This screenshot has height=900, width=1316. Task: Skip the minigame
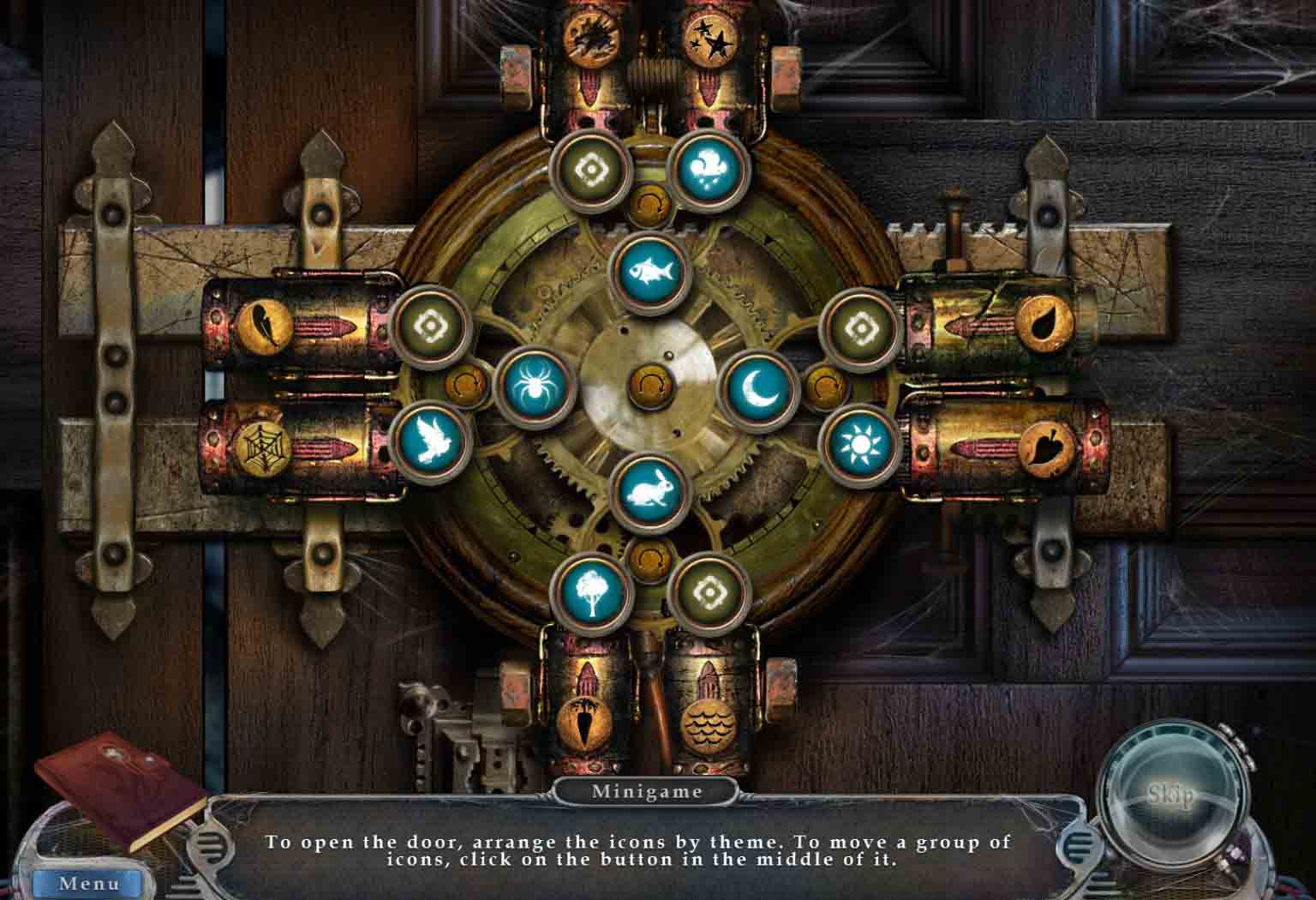click(1170, 797)
